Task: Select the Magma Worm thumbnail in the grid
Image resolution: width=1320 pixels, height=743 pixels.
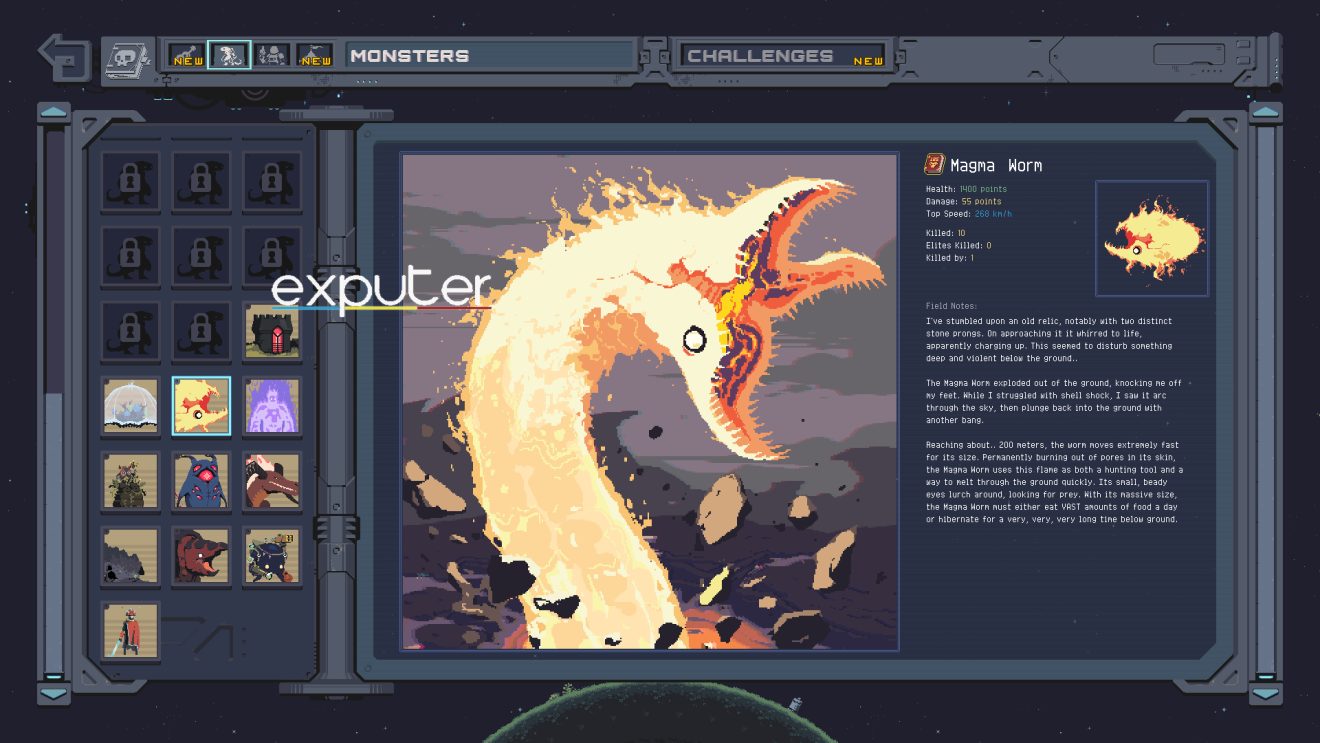Action: pyautogui.click(x=201, y=405)
